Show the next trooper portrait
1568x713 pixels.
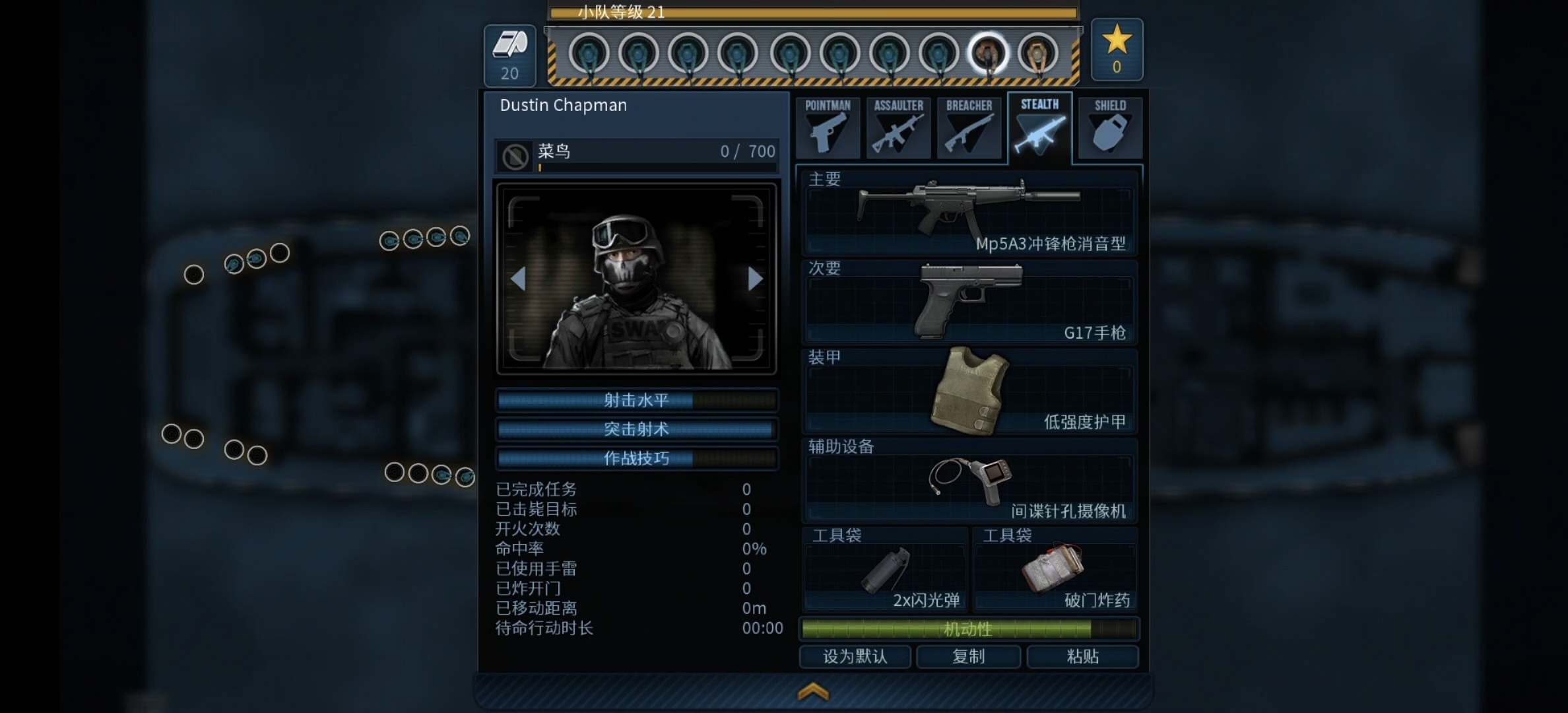click(755, 279)
